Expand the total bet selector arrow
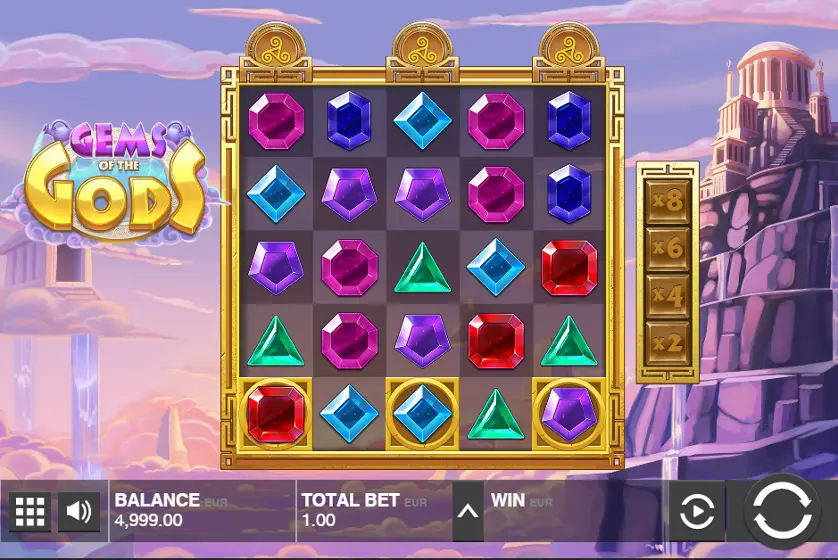The image size is (838, 560). 467,512
